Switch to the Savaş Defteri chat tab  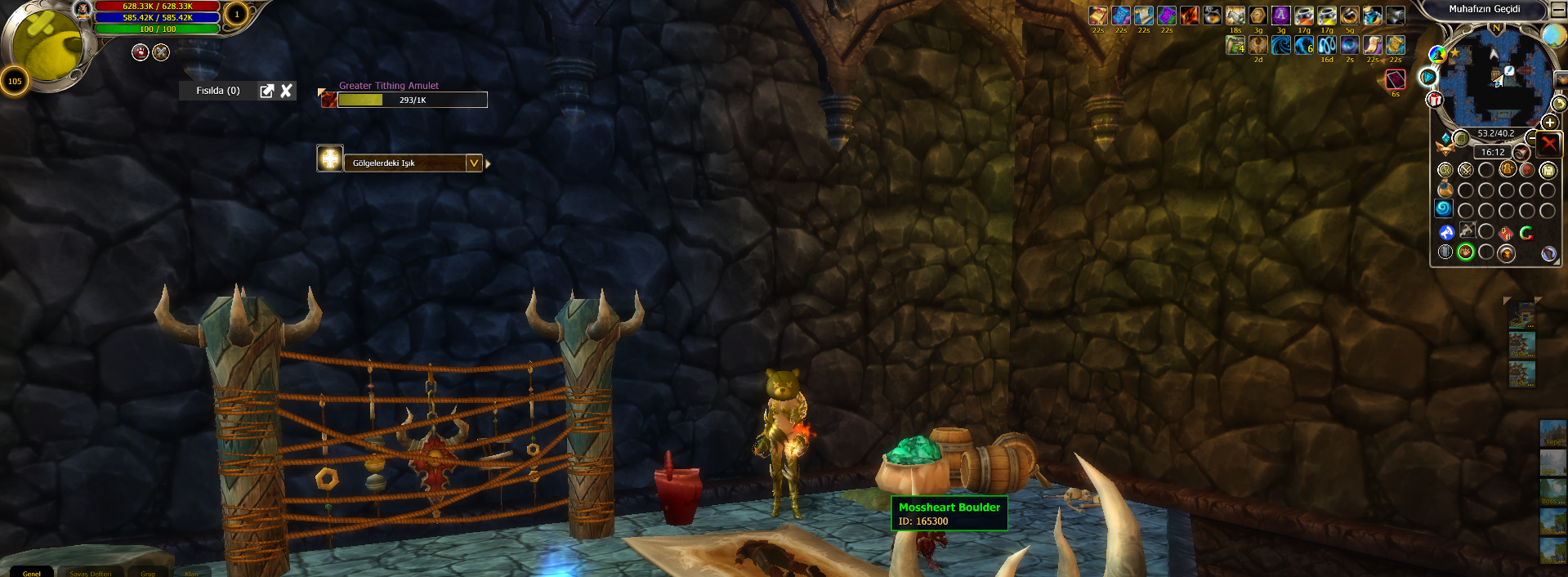[90, 573]
